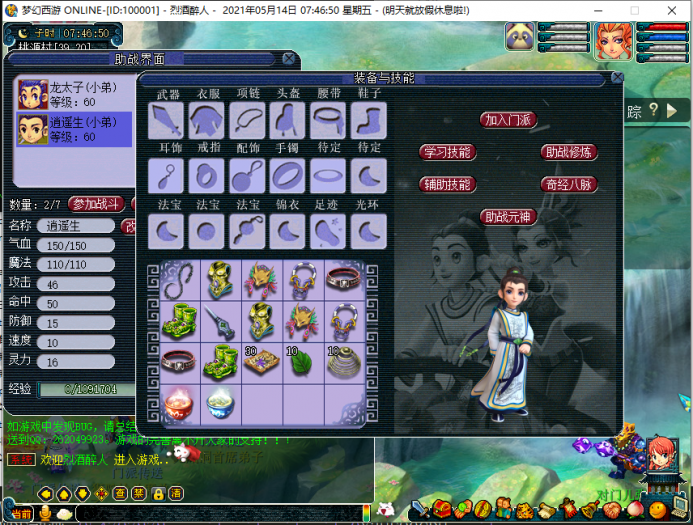Pick the red flame bowl item

(179, 403)
